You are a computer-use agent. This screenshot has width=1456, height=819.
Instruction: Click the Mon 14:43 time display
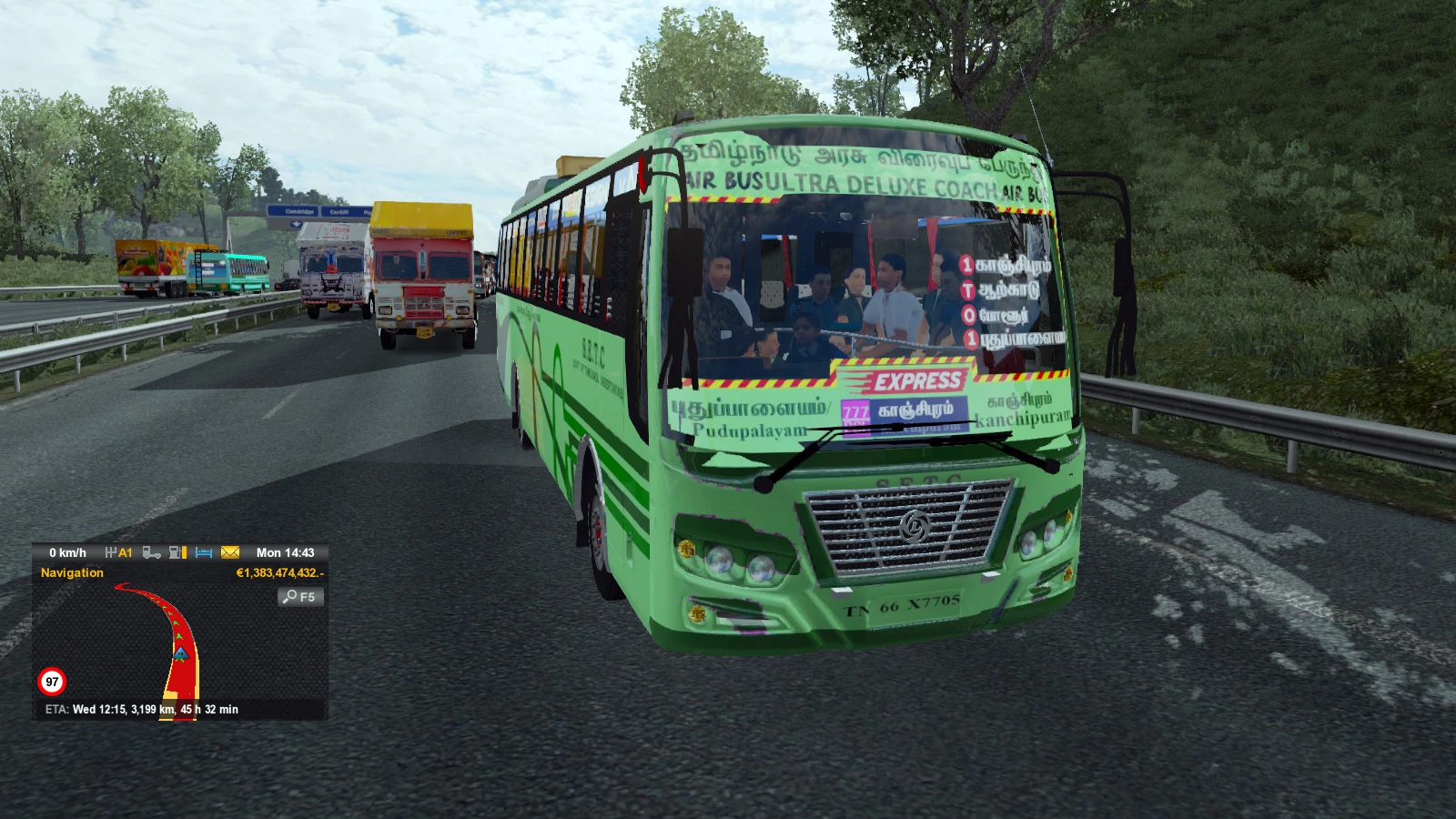[286, 552]
